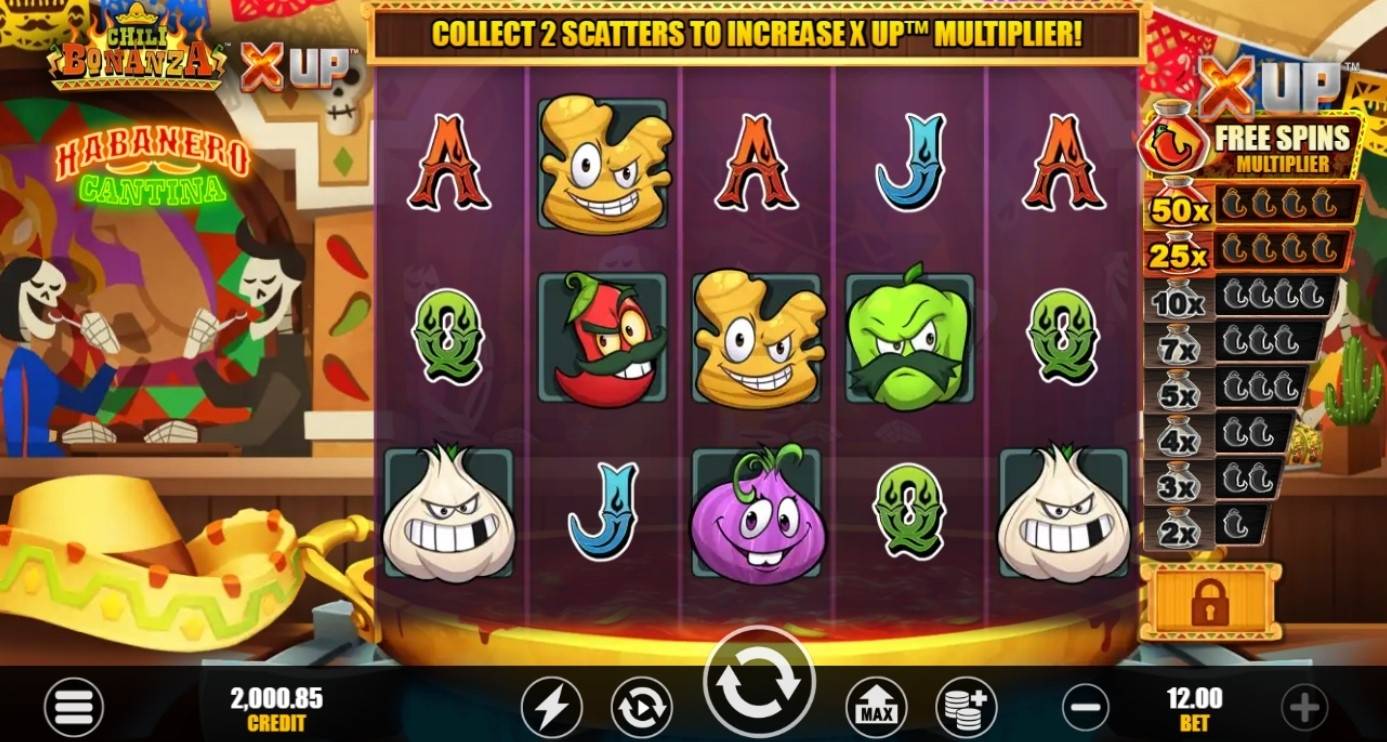Open the hamburger menu

pos(73,707)
